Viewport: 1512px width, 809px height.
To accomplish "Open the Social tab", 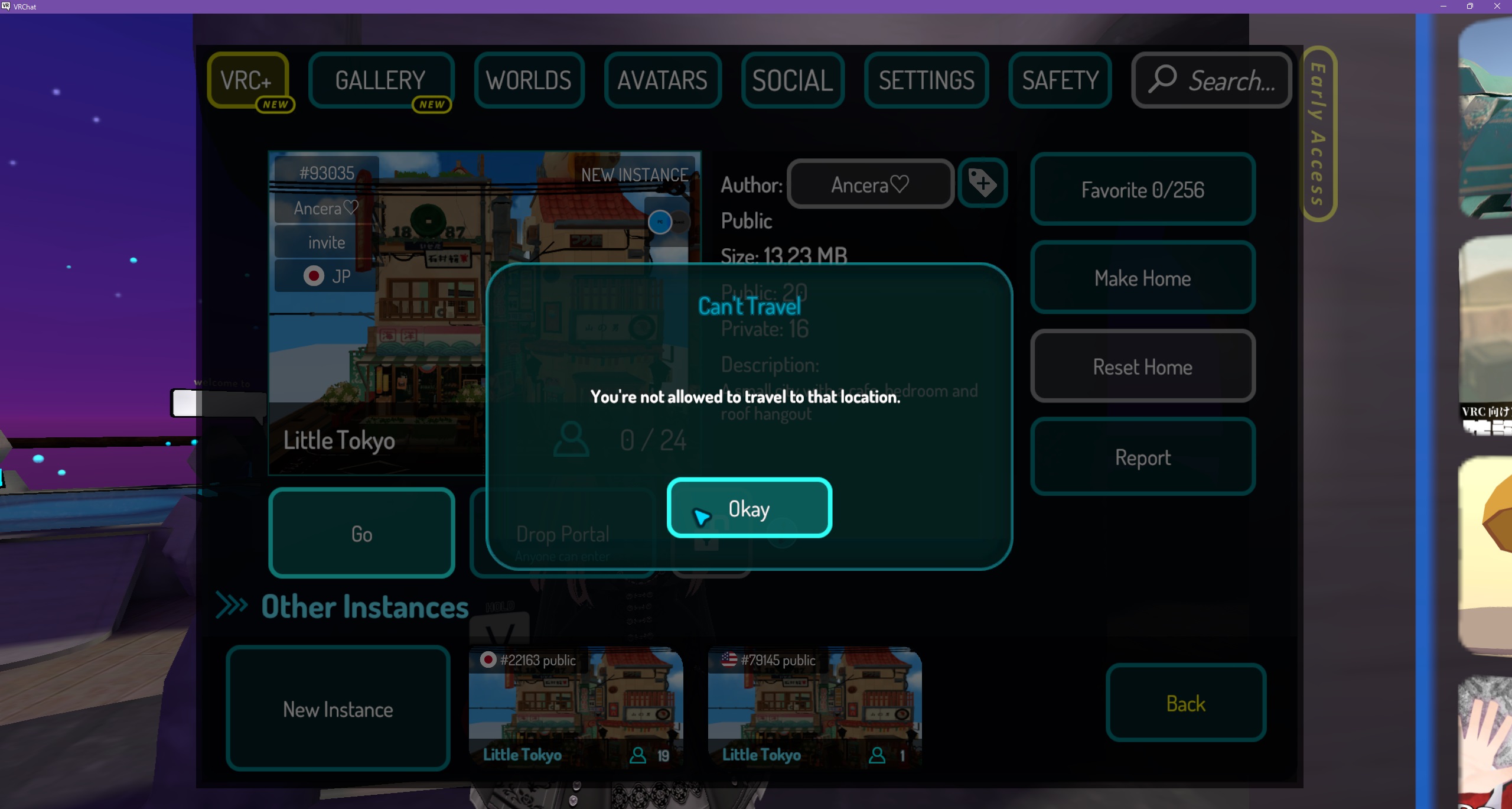I will click(x=792, y=80).
